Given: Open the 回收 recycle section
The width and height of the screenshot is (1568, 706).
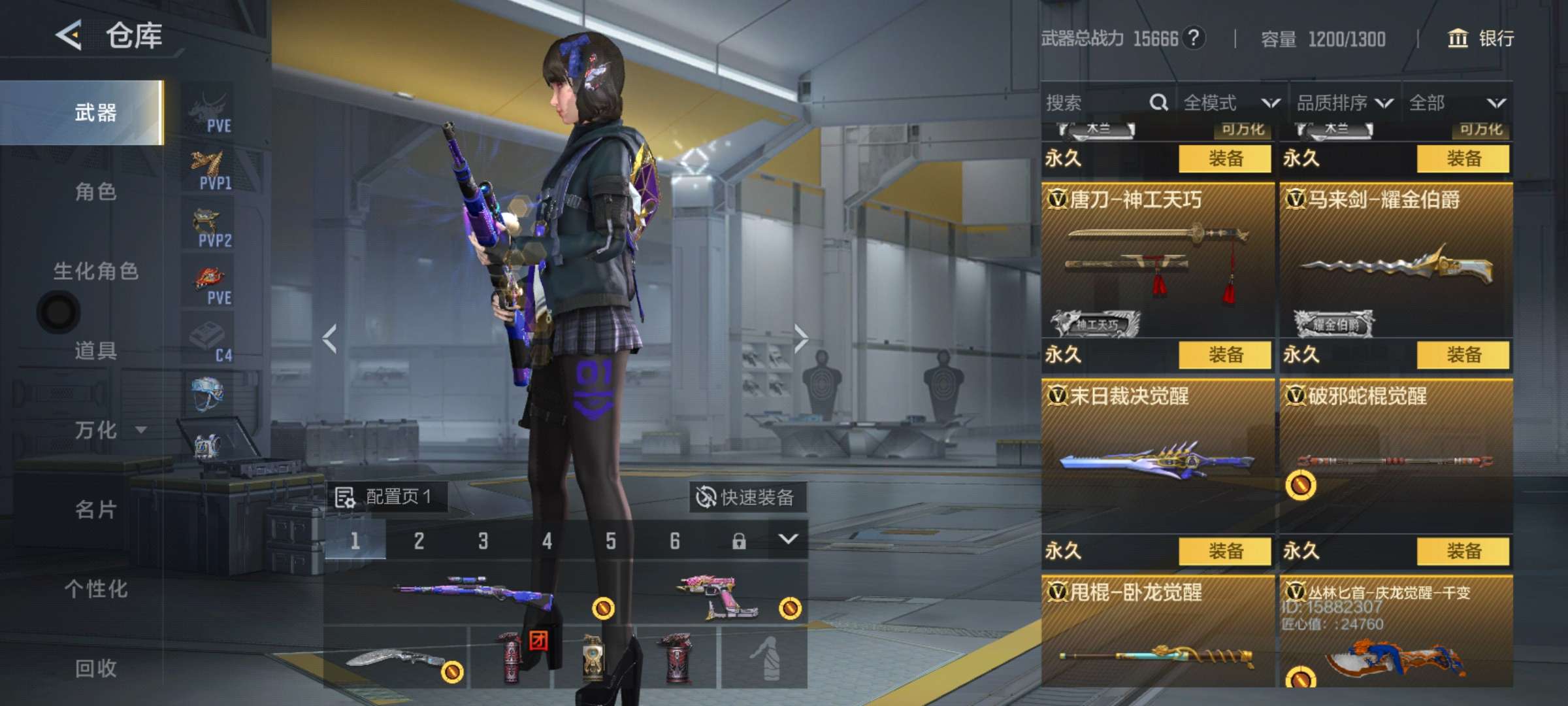Looking at the screenshot, I should tap(95, 668).
